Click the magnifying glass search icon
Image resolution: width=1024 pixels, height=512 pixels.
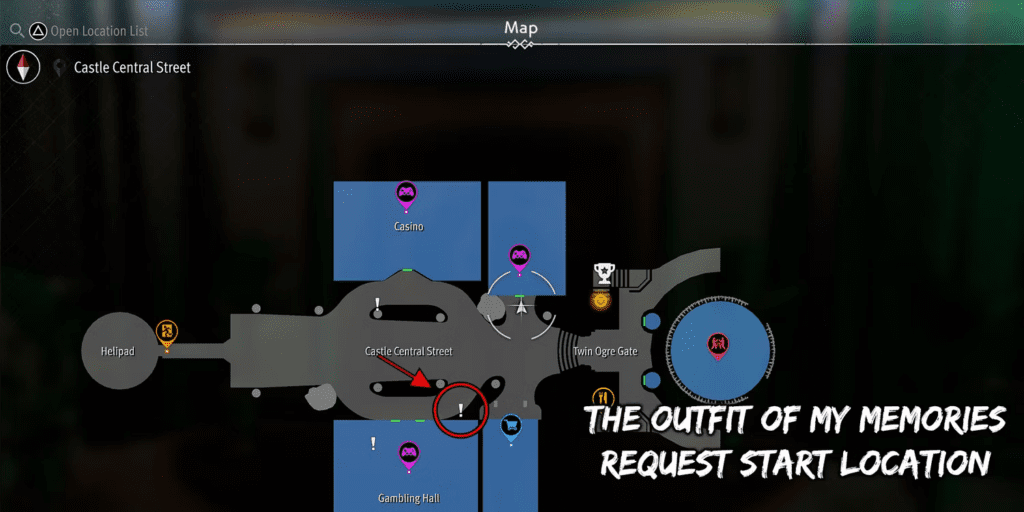click(x=15, y=31)
